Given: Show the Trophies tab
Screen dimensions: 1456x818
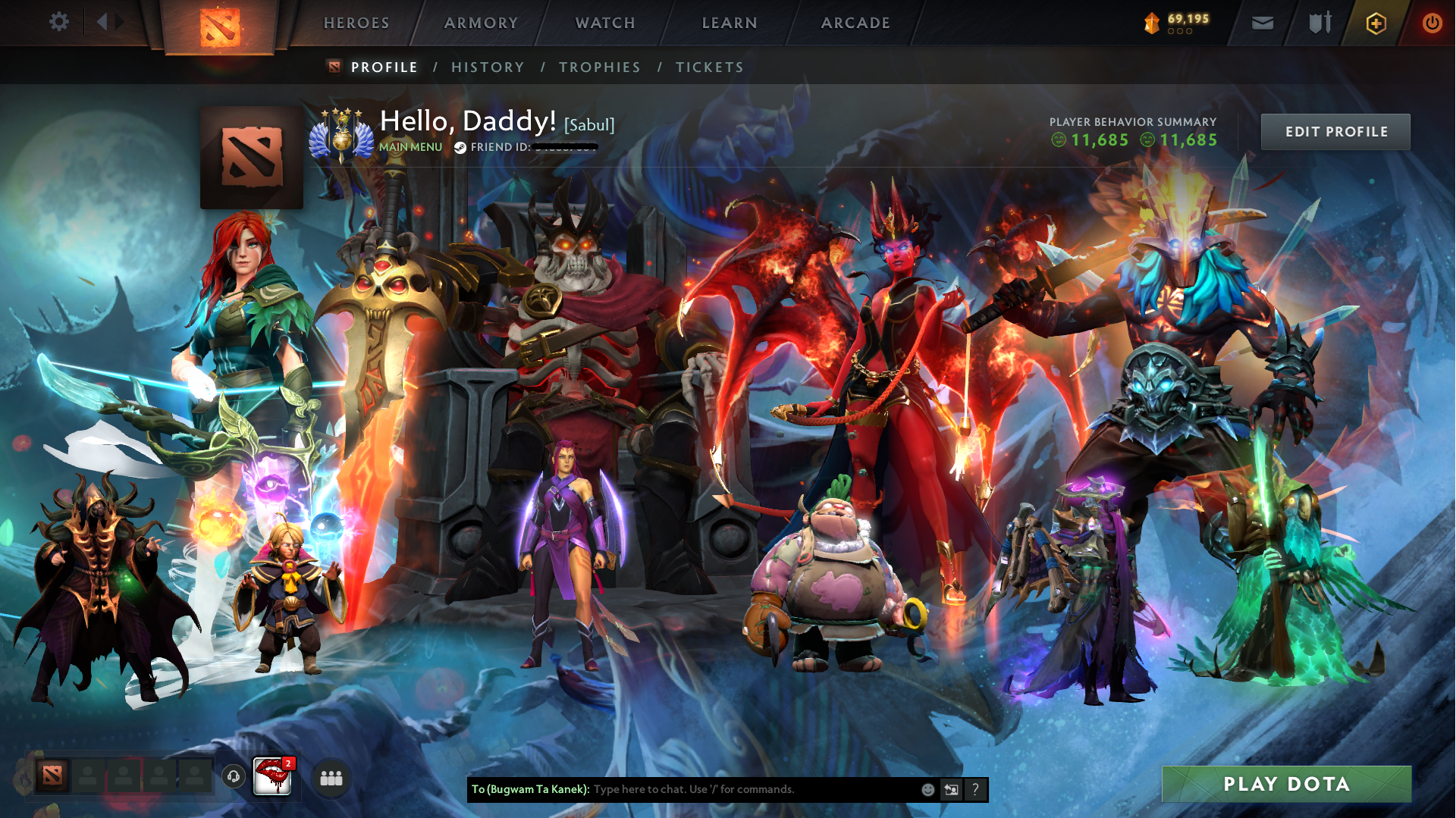Looking at the screenshot, I should pos(600,67).
